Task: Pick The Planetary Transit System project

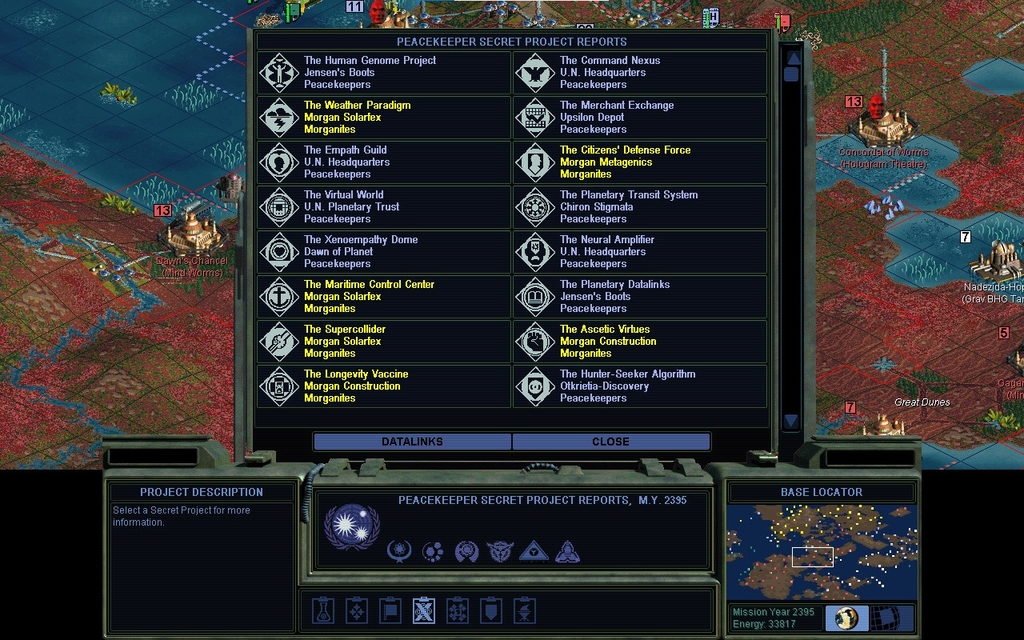Action: coord(640,207)
